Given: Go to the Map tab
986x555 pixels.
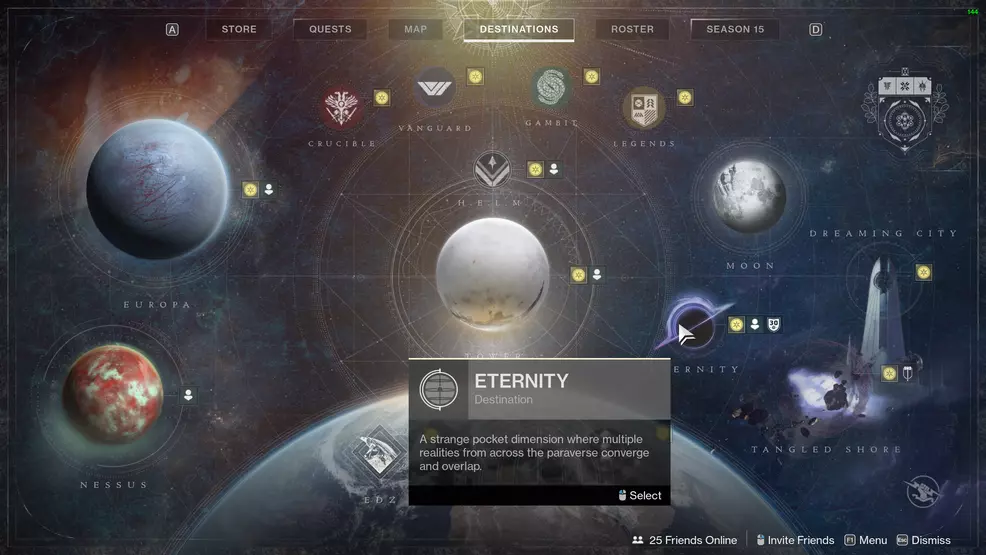Looking at the screenshot, I should pos(415,29).
